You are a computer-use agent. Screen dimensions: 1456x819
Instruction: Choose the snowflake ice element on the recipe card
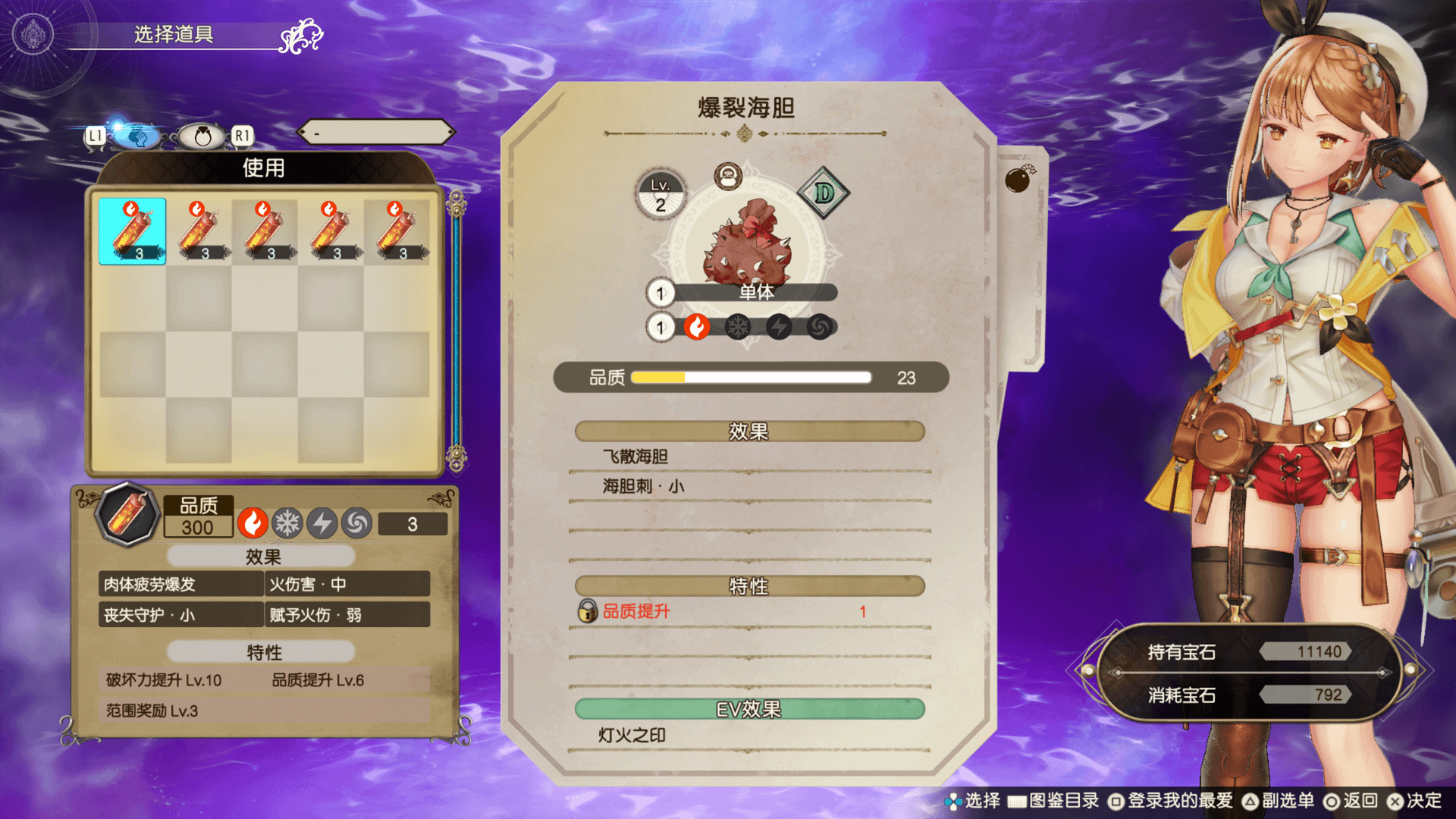pyautogui.click(x=738, y=327)
